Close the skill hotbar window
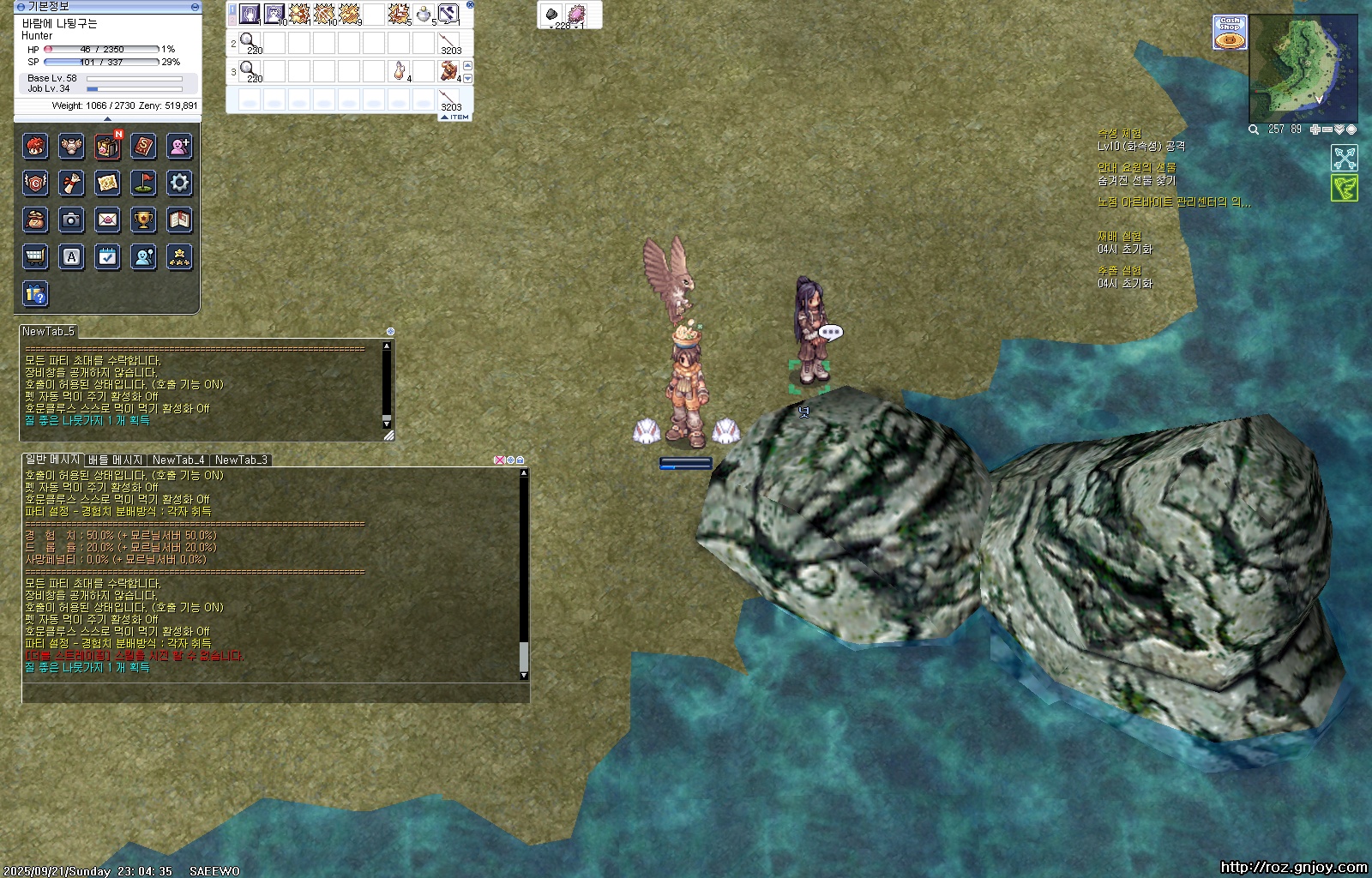 470,5
